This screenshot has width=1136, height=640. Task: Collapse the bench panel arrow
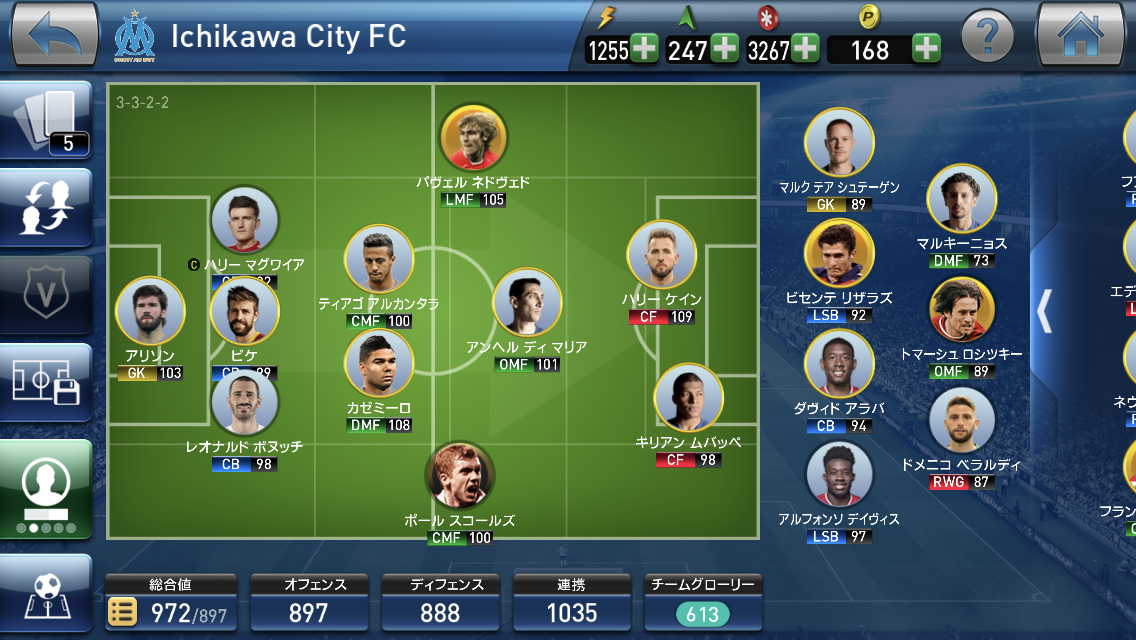[1044, 310]
